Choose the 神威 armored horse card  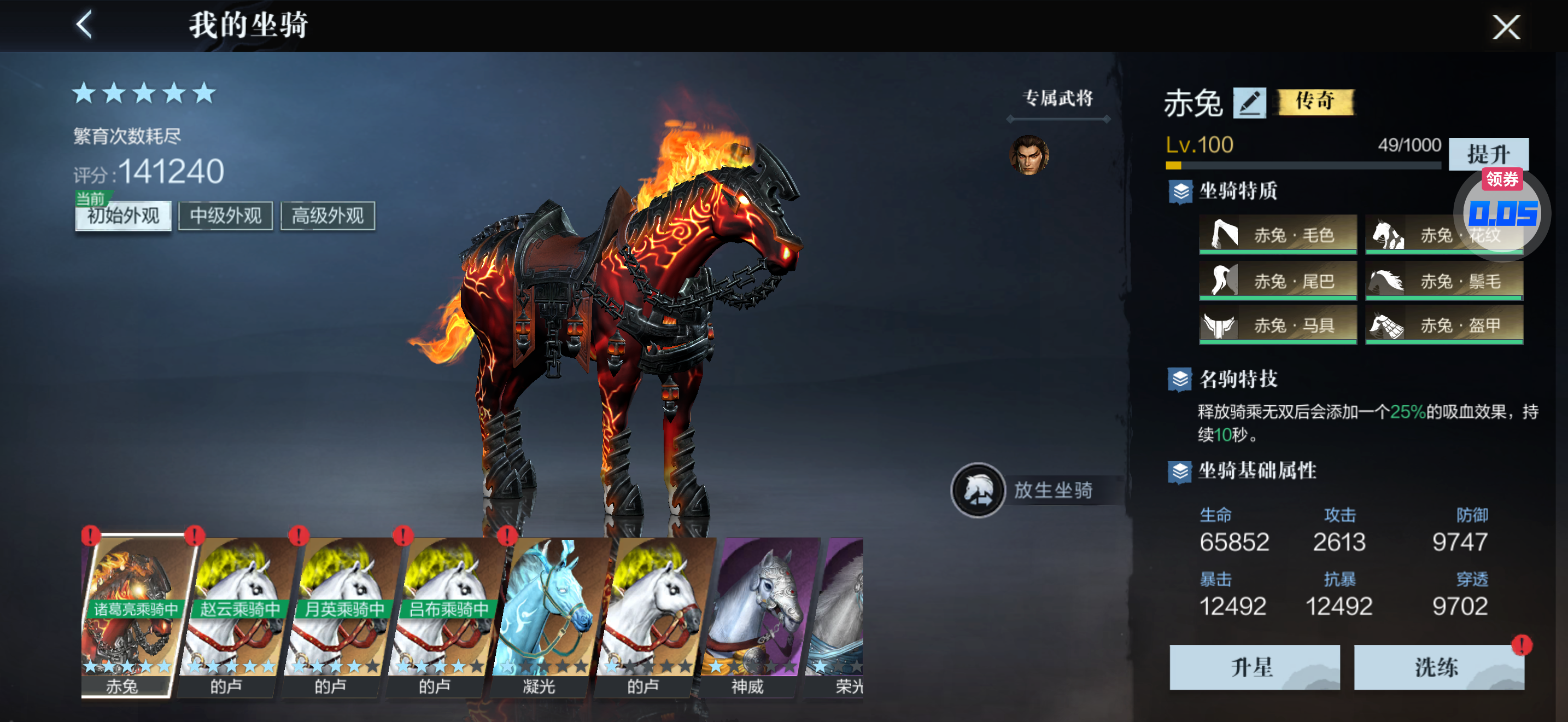tap(748, 615)
